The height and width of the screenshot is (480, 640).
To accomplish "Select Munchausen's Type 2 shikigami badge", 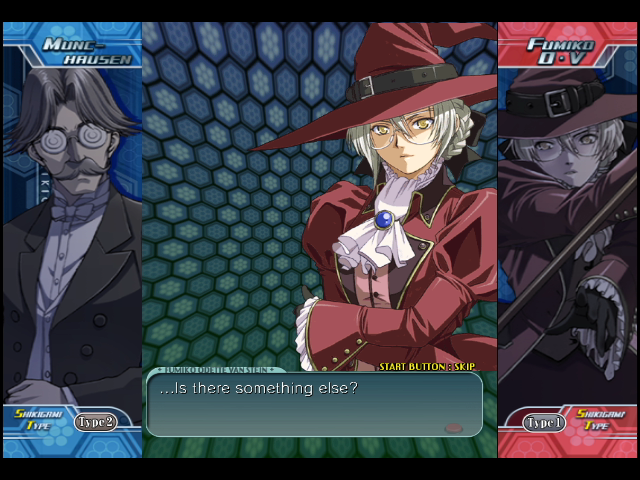I will click(x=96, y=422).
